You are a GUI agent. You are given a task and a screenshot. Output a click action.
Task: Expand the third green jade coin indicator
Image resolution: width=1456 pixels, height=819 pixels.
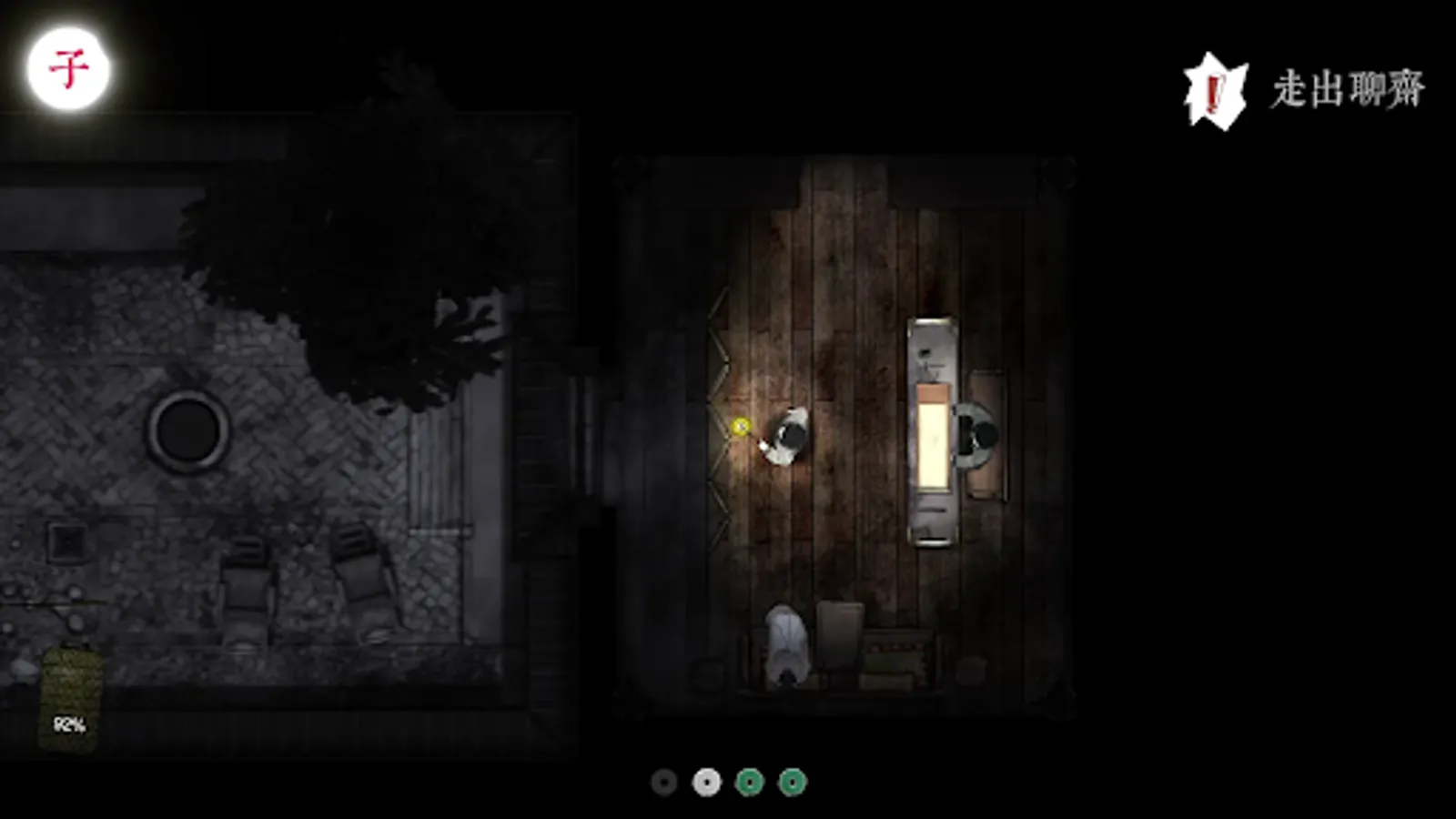748,780
